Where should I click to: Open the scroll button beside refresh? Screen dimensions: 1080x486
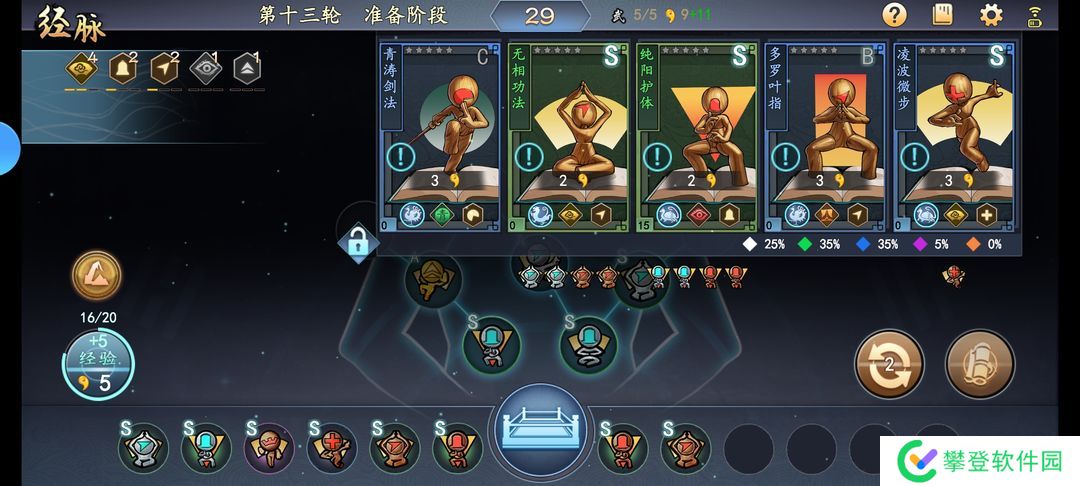coord(980,363)
